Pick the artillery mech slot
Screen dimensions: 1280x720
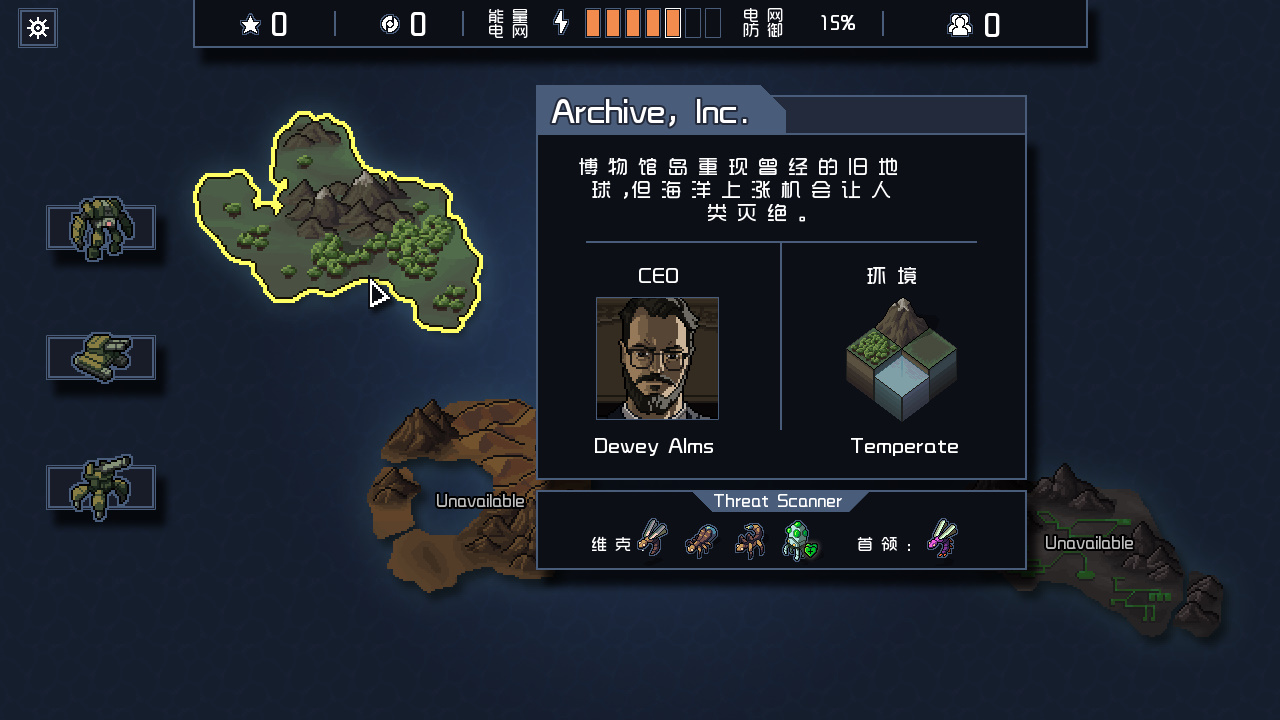pyautogui.click(x=101, y=487)
